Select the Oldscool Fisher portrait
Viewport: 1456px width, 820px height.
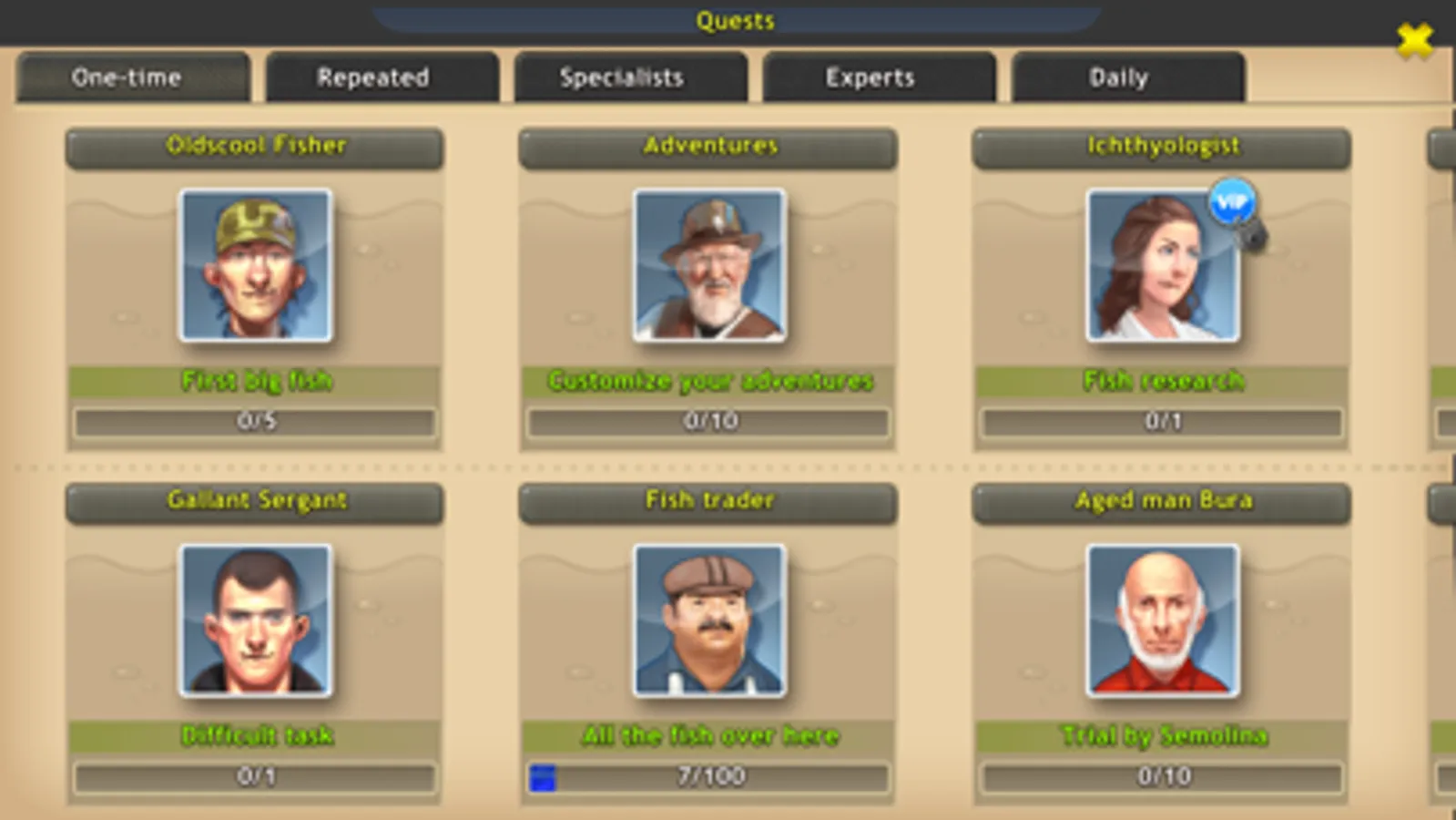(x=255, y=266)
